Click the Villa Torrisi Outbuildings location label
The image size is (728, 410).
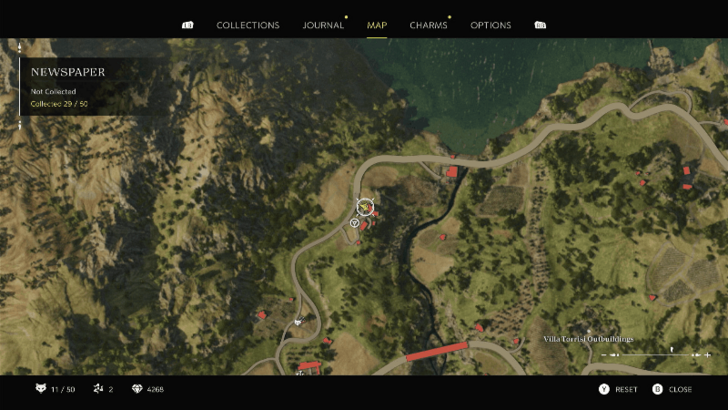tap(588, 339)
